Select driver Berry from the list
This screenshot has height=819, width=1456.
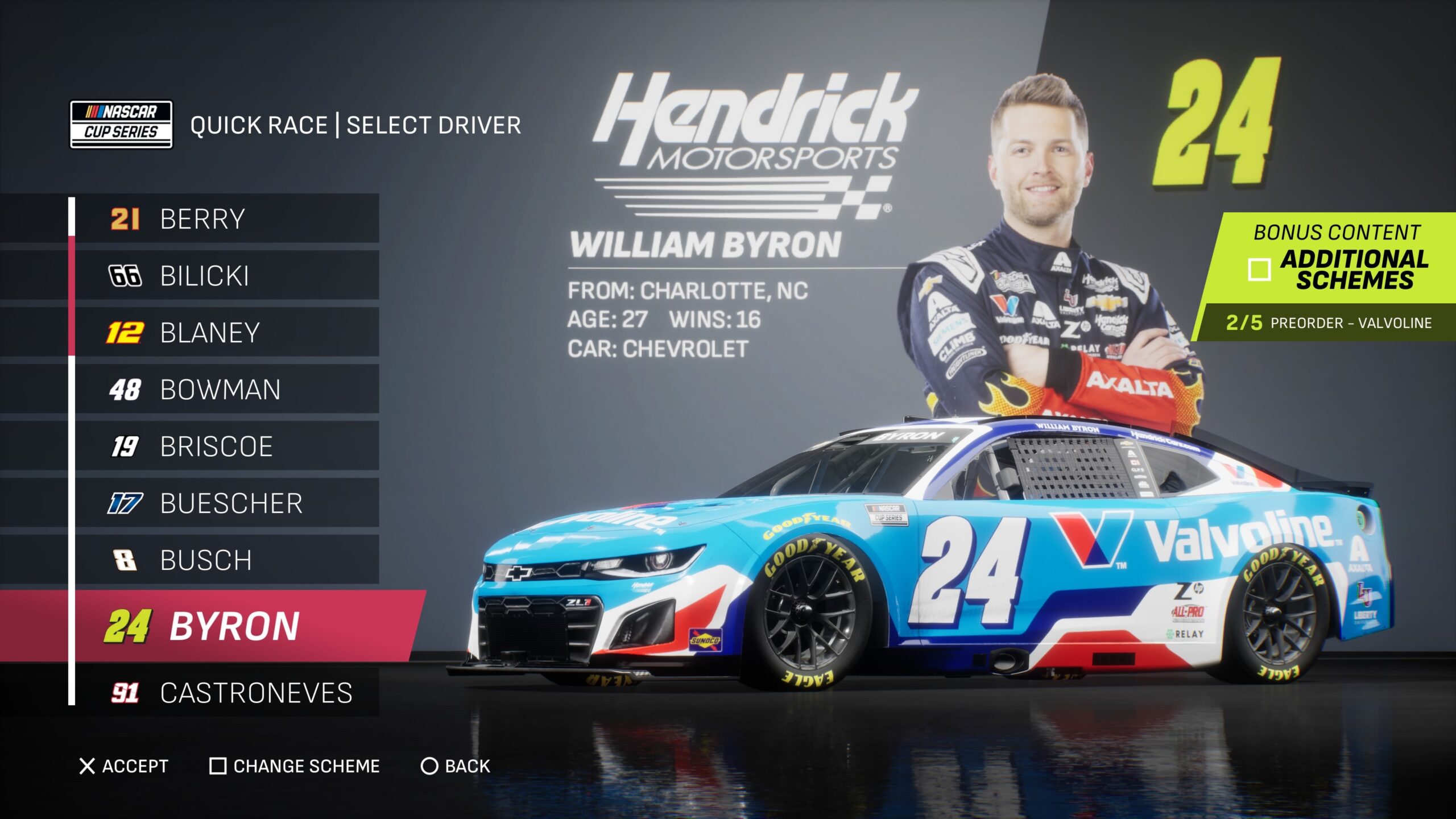pos(226,219)
